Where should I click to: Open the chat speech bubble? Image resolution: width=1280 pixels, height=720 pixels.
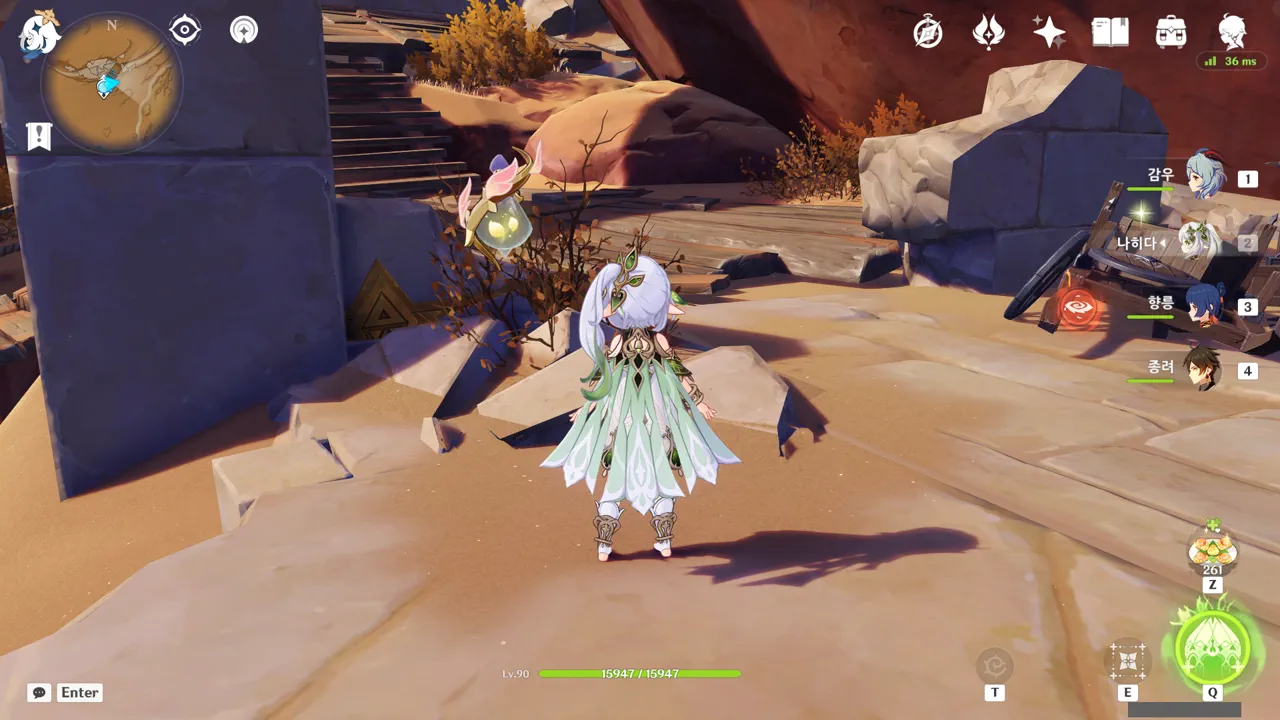coord(39,692)
